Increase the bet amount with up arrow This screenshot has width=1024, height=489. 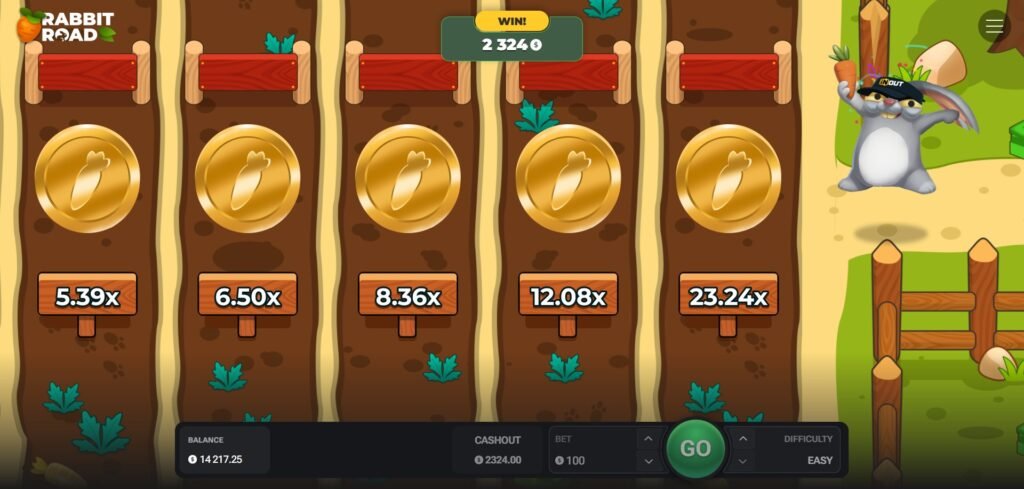(x=647, y=438)
